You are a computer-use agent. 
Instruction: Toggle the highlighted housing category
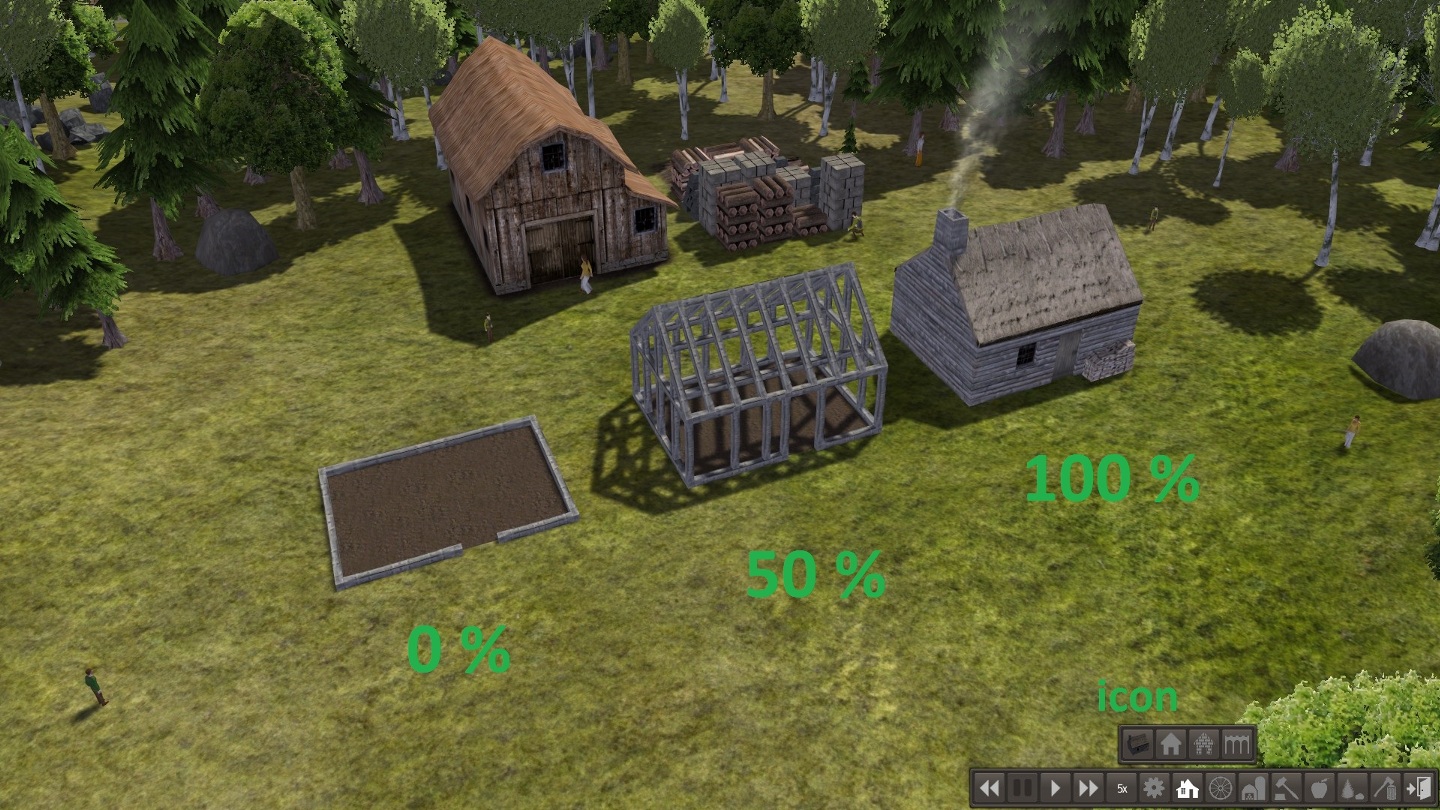point(1187,788)
